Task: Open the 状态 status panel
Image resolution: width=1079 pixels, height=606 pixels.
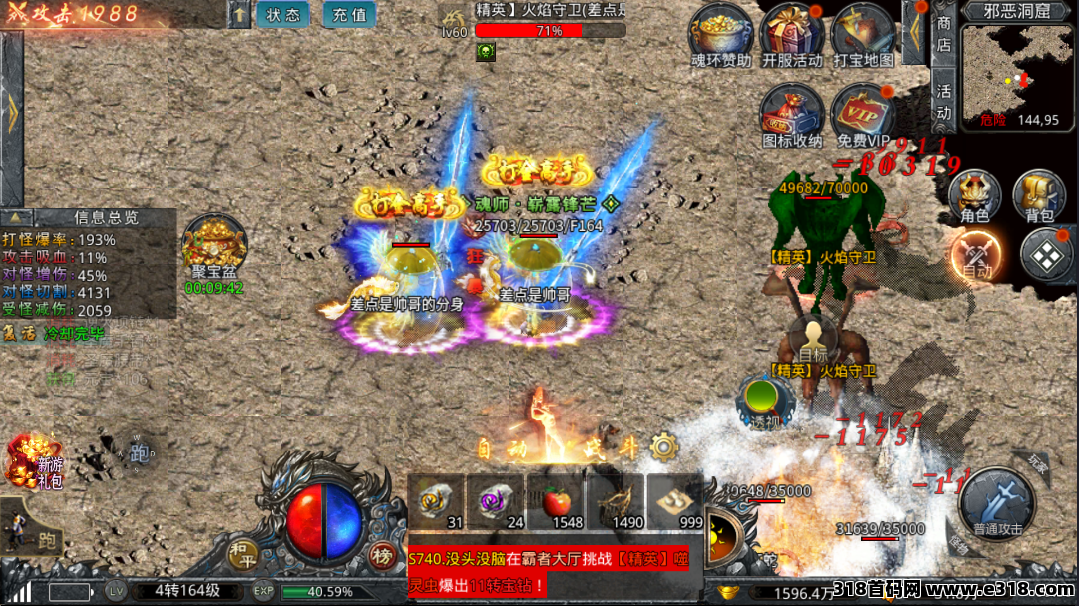Action: (x=283, y=15)
